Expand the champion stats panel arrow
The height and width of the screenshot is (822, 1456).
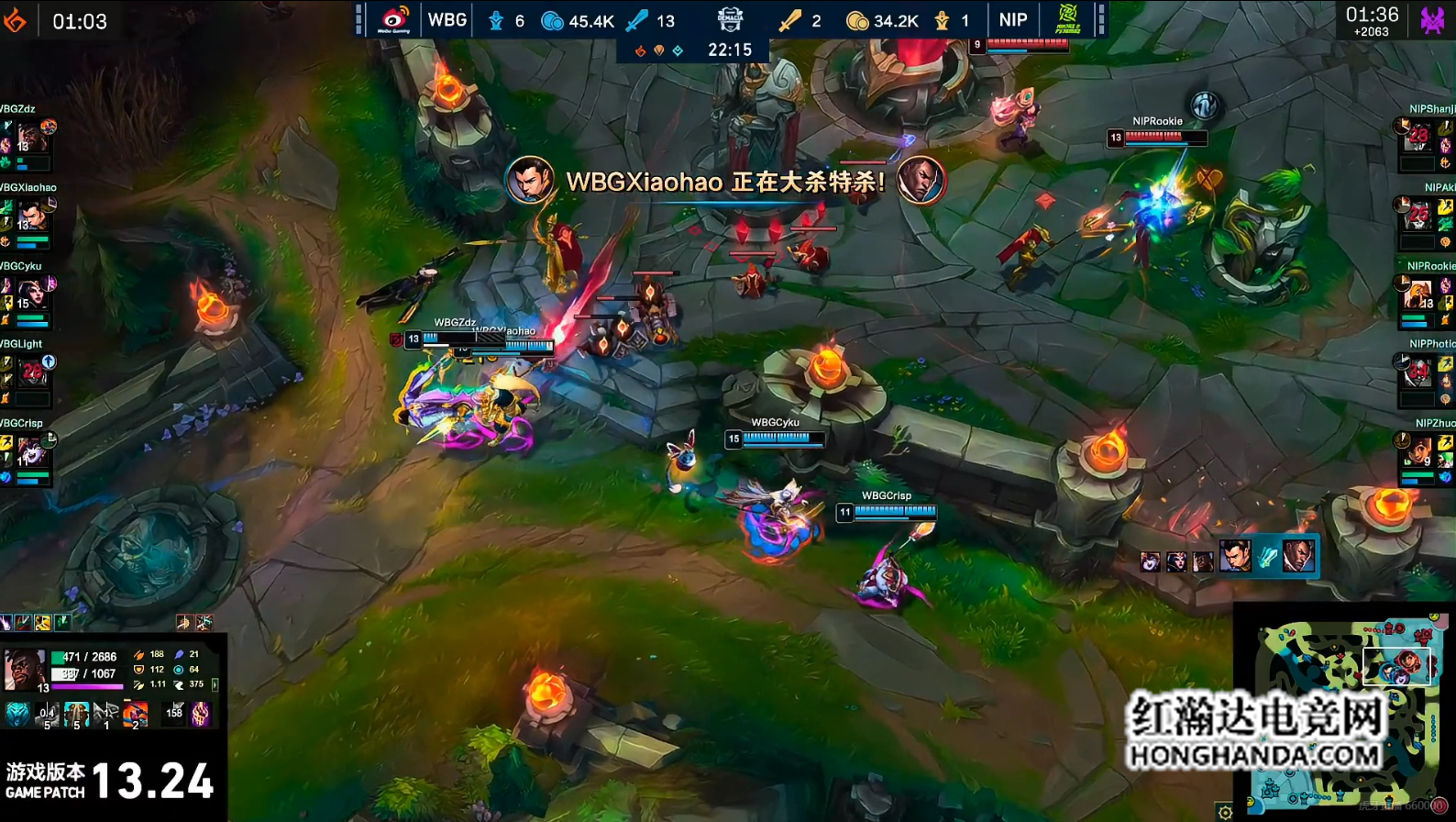tap(215, 684)
